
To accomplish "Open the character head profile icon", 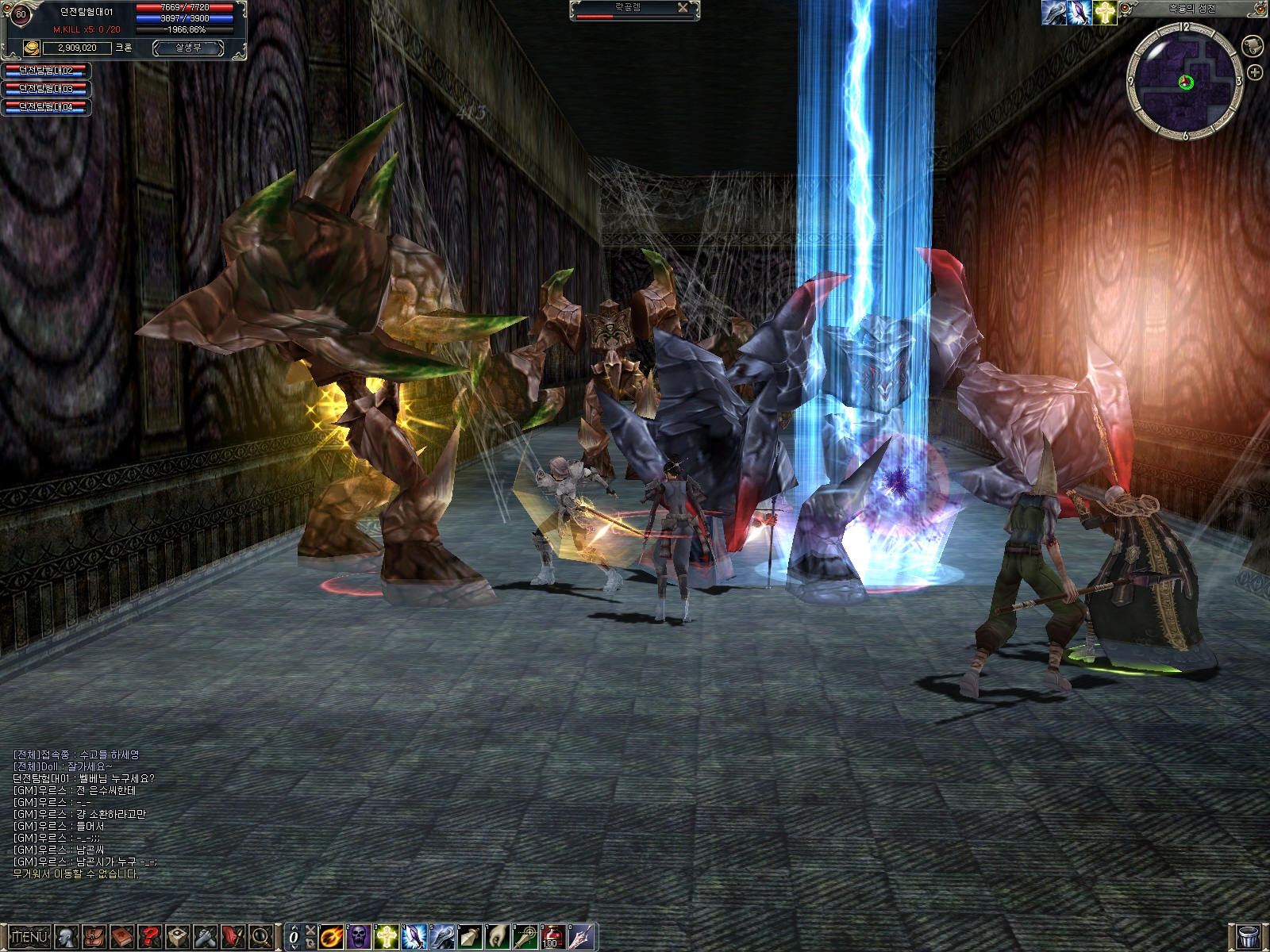I will coord(67,937).
